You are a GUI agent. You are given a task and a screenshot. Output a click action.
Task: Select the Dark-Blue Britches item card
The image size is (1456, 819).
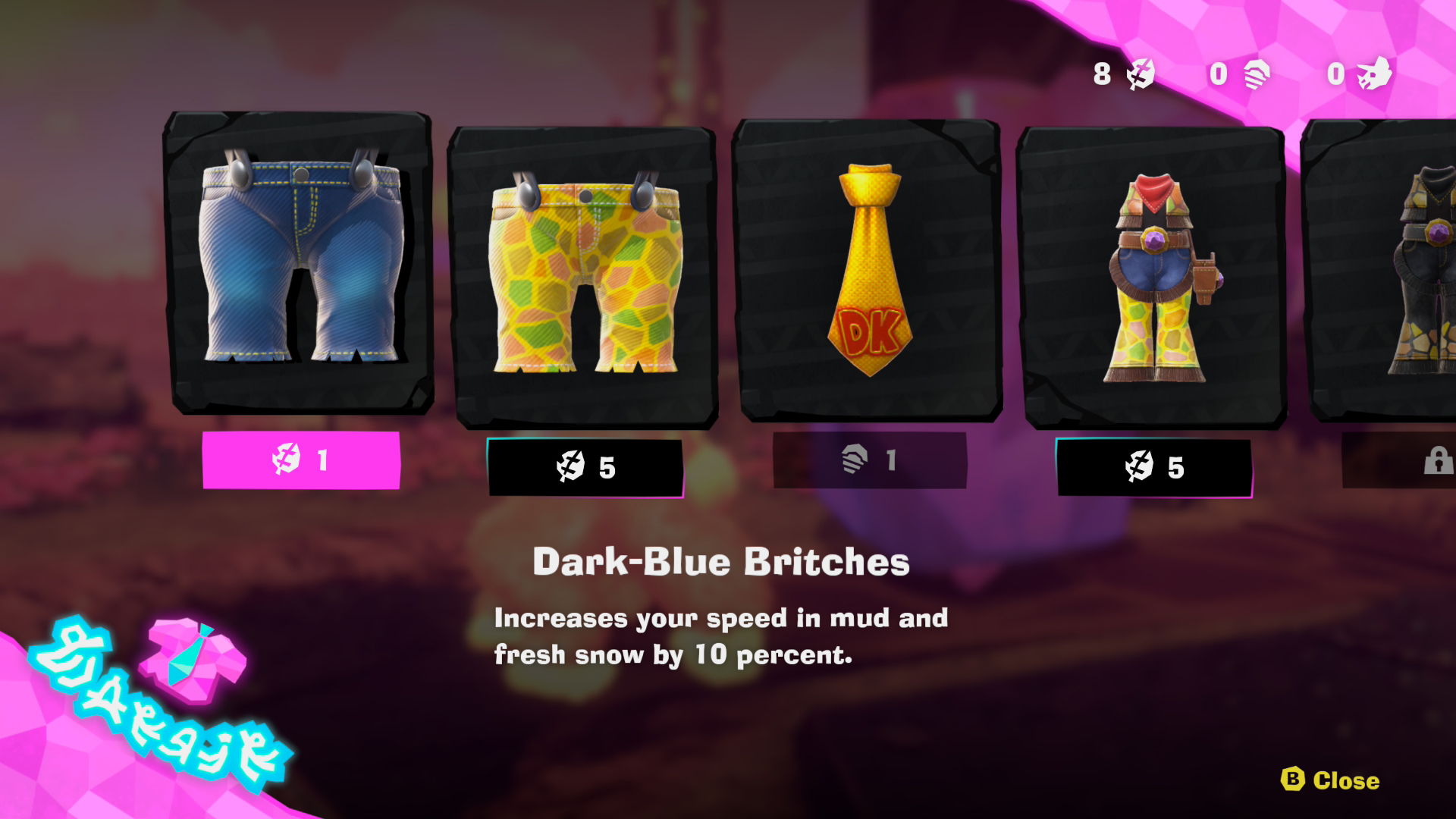coord(300,262)
